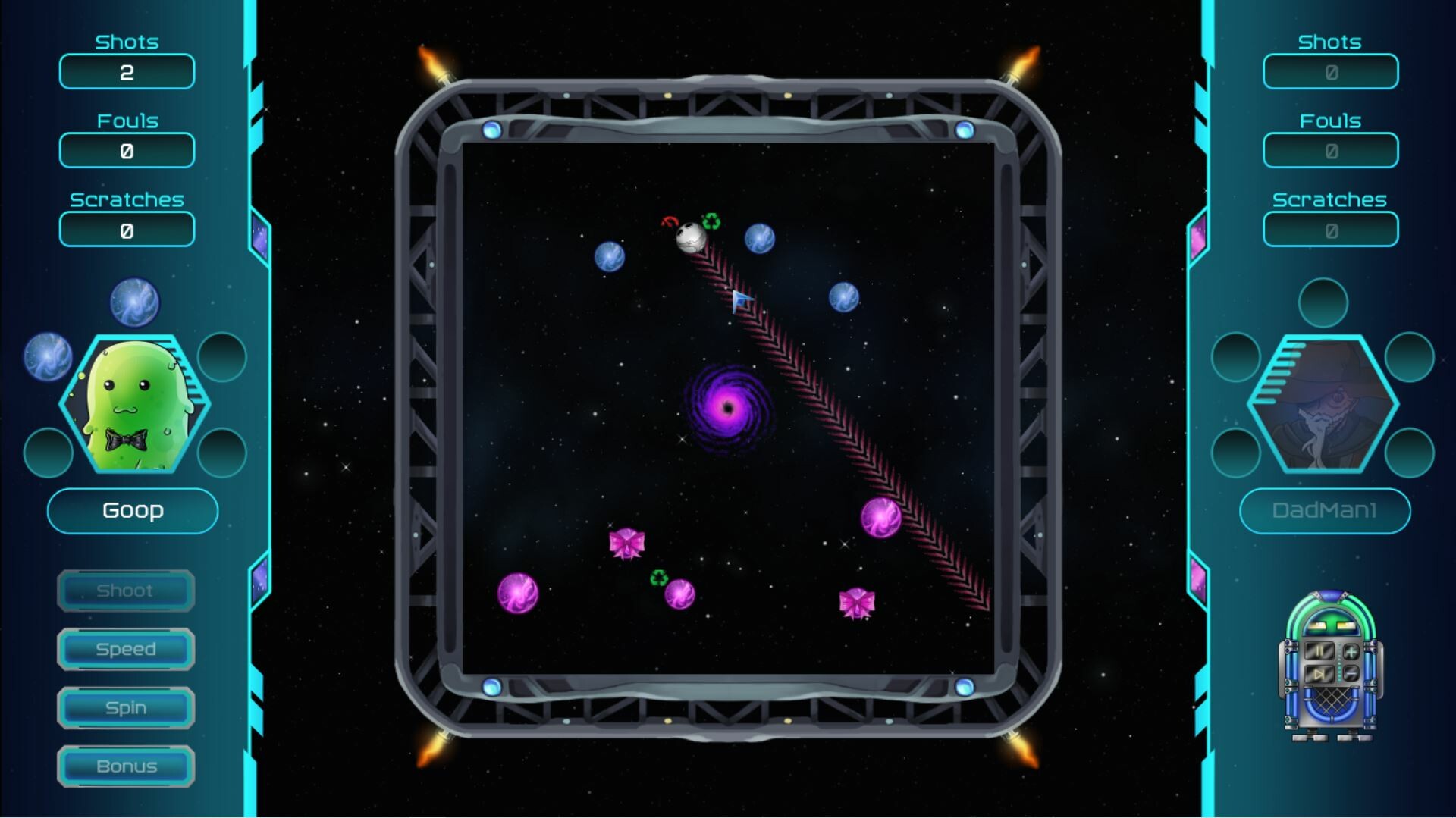Image resolution: width=1456 pixels, height=818 pixels.
Task: Click the red cancel arrow icon near the cue ball
Action: pyautogui.click(x=670, y=222)
